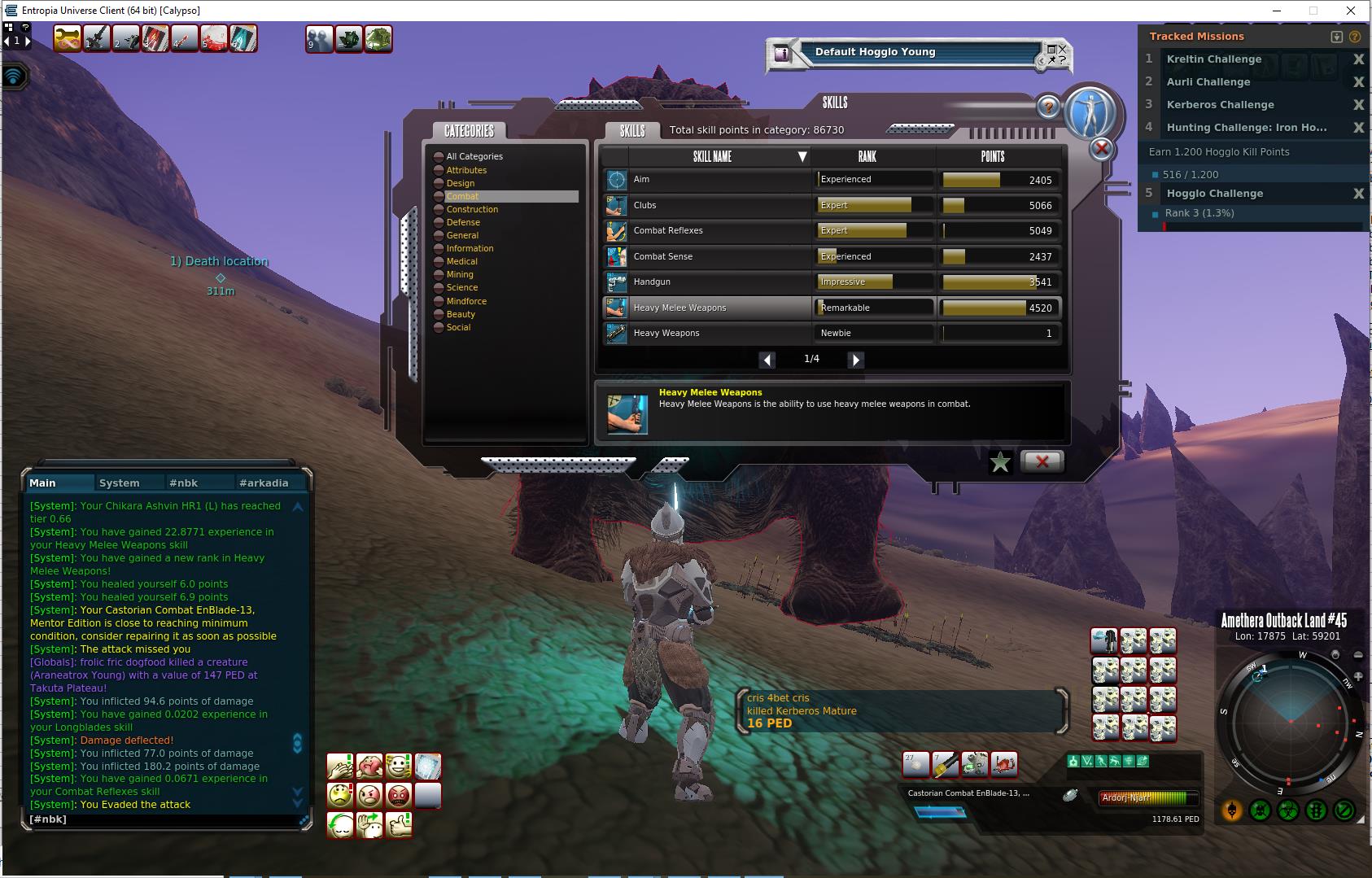Remove Kreltin Challenge from tracked missions

[1358, 59]
